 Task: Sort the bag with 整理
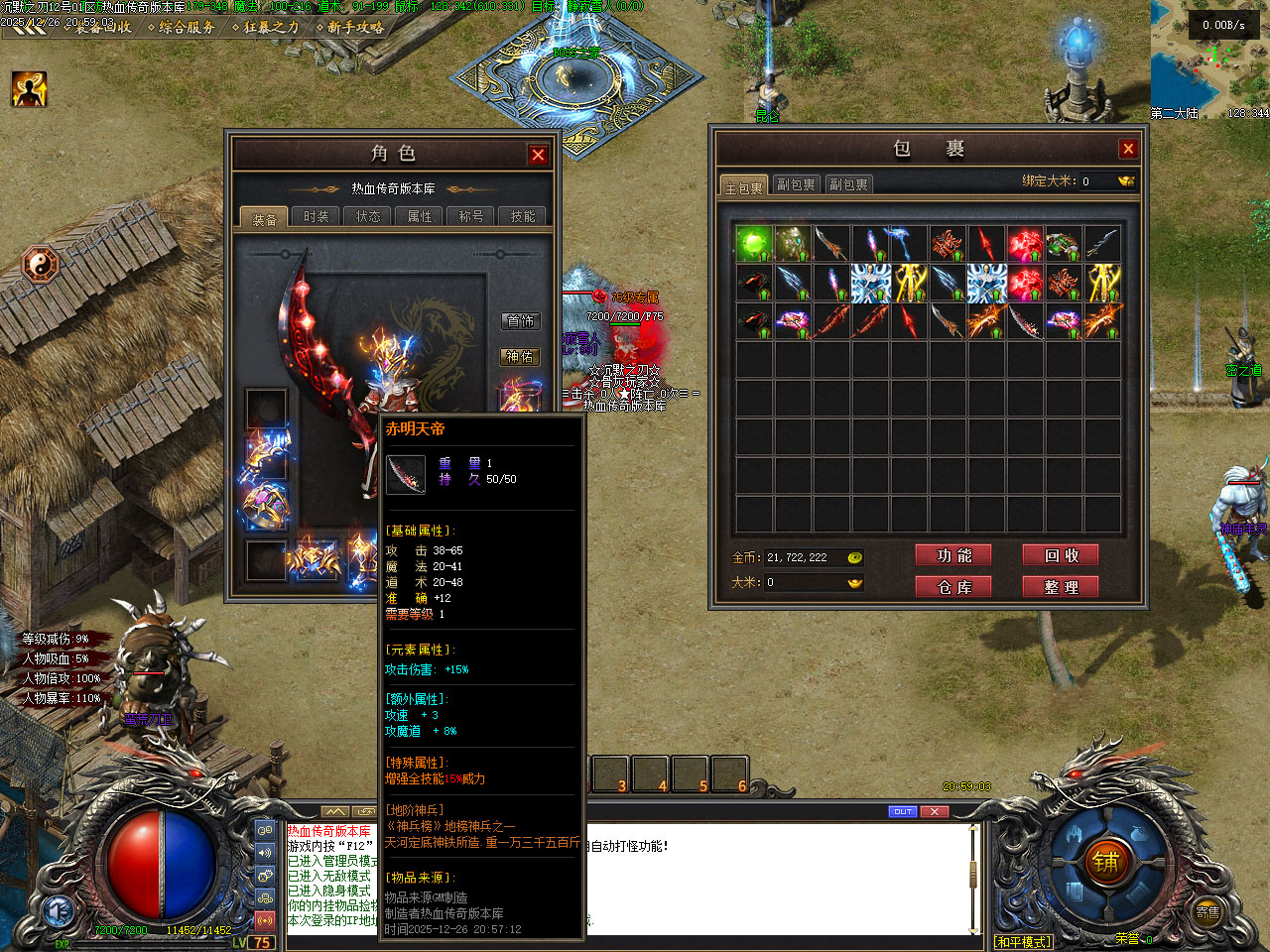tap(1061, 587)
